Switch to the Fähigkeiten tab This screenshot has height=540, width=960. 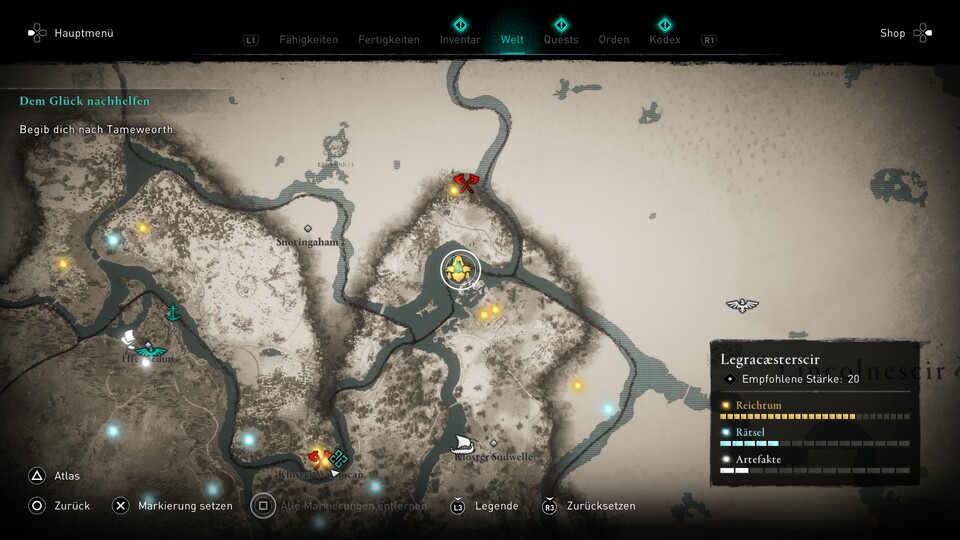tap(308, 40)
